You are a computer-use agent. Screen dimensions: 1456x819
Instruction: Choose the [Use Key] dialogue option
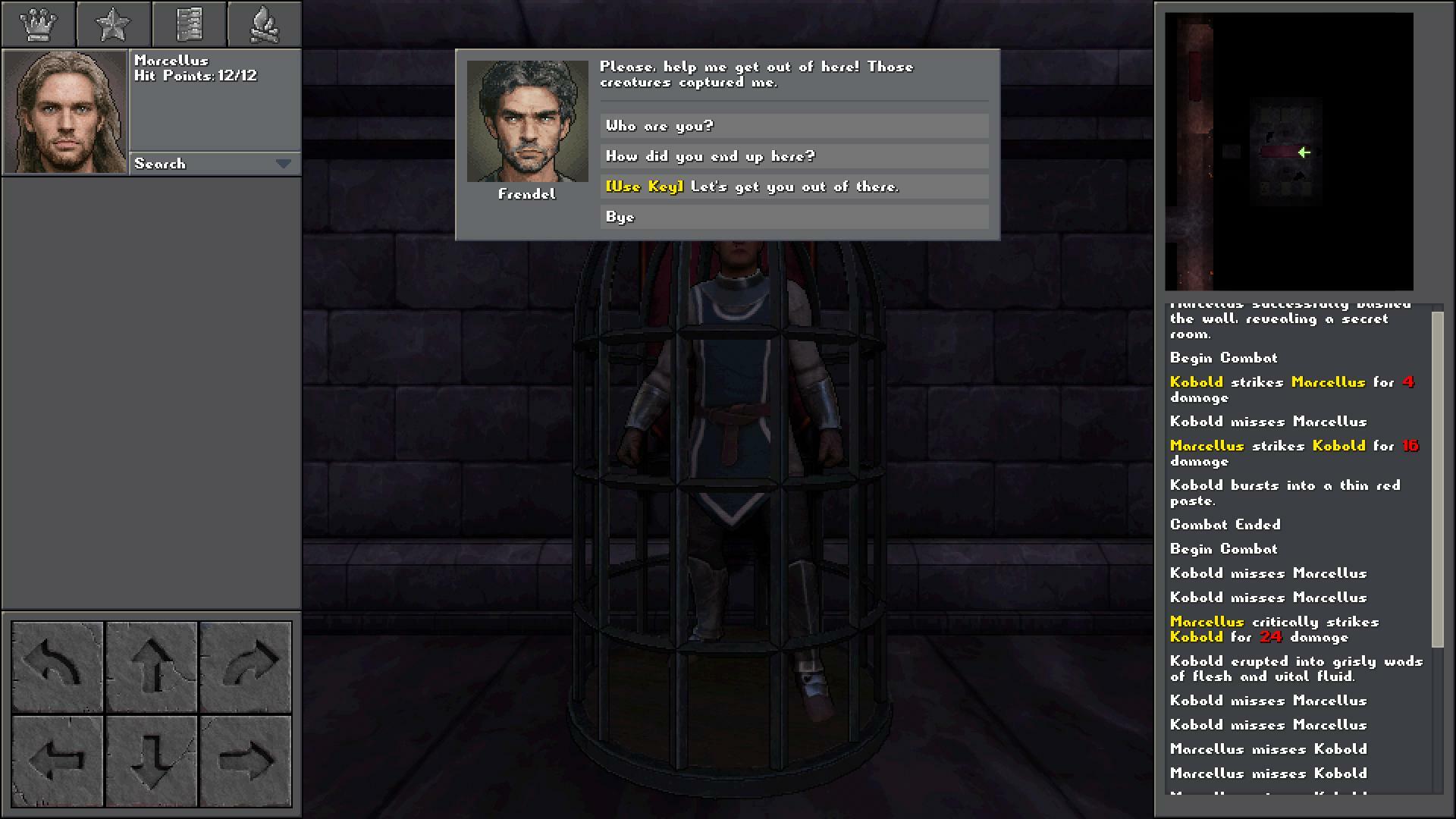pos(793,187)
